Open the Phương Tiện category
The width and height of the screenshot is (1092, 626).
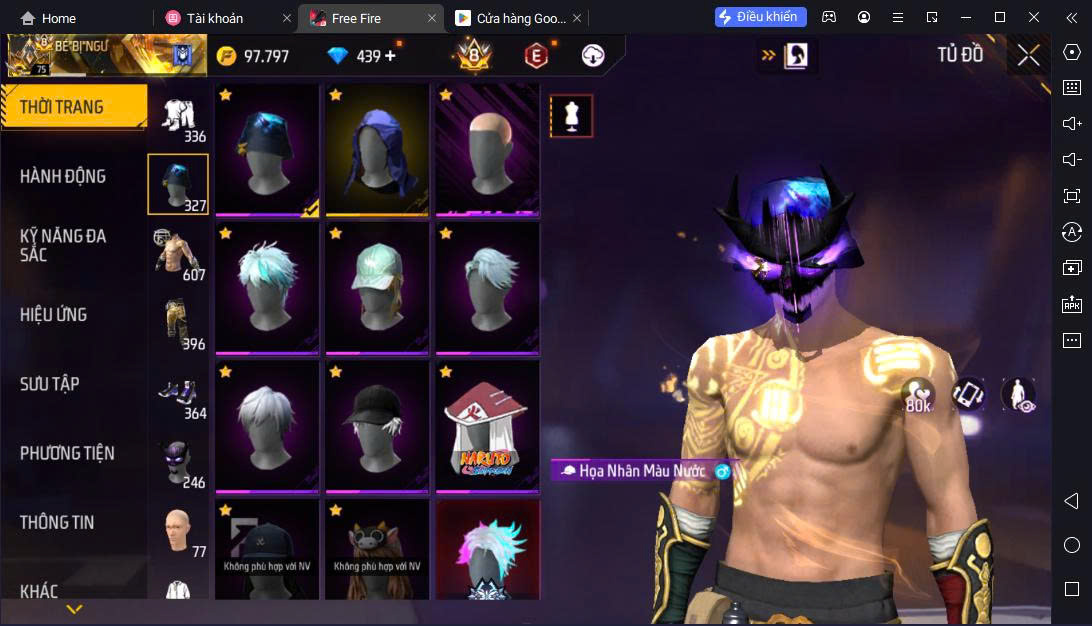pos(67,453)
